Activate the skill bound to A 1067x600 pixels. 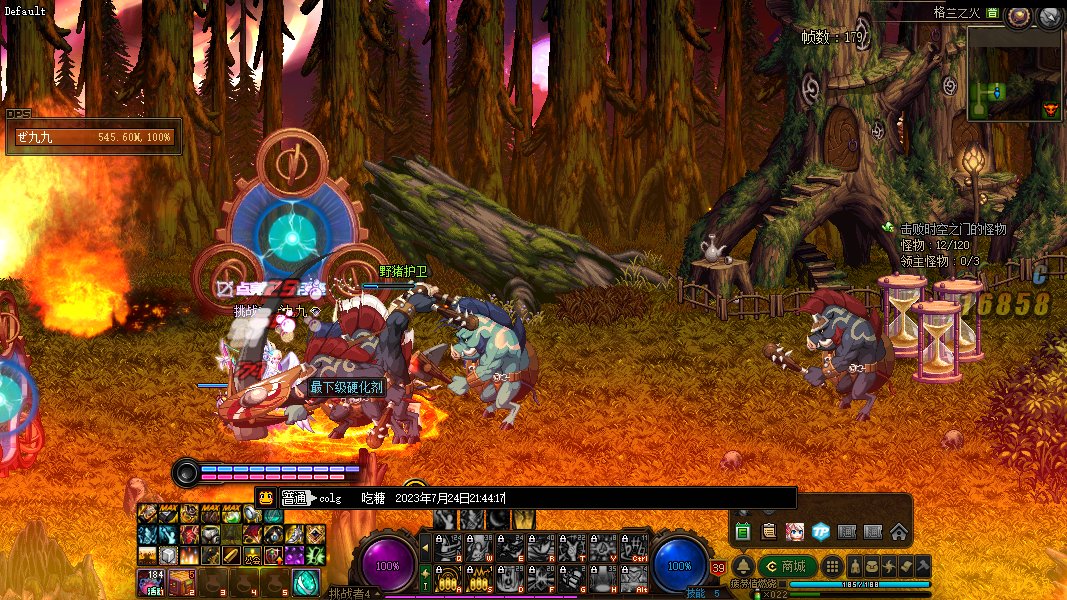click(x=449, y=577)
